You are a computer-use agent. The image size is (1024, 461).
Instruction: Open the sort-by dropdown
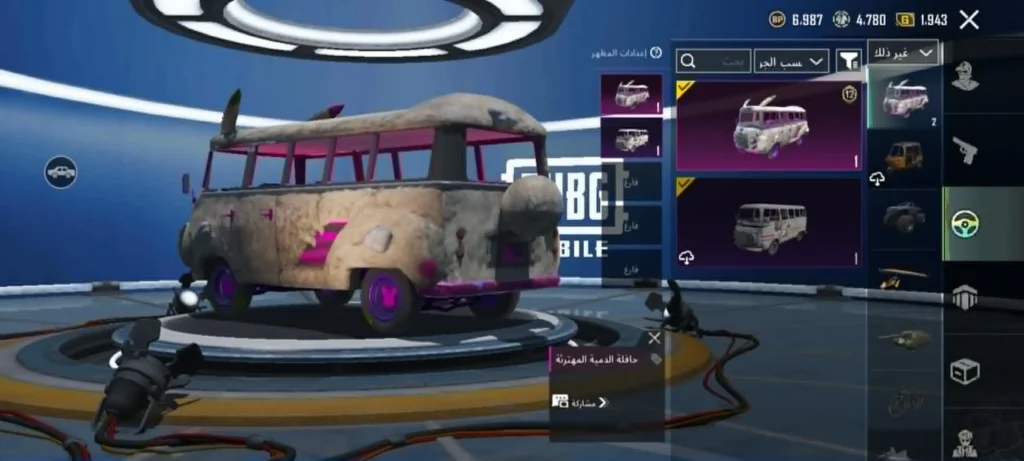[x=791, y=61]
